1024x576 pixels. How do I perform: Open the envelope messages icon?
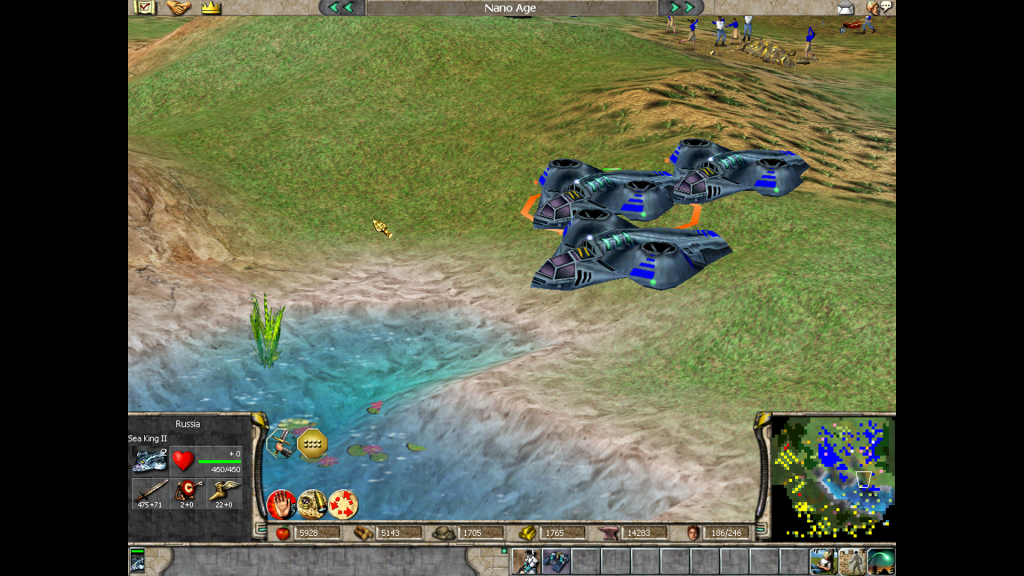845,8
